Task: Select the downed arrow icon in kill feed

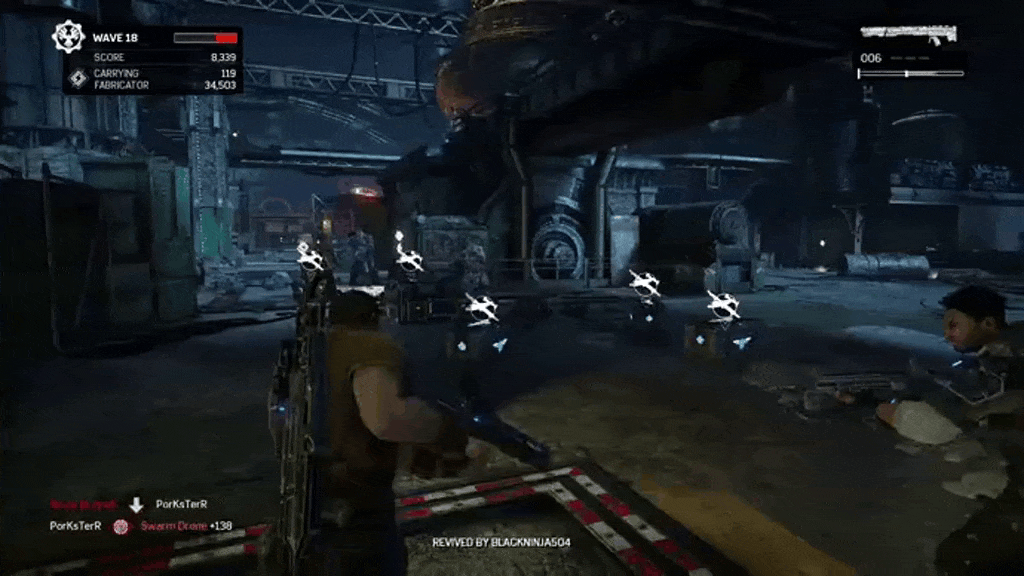Action: point(136,504)
